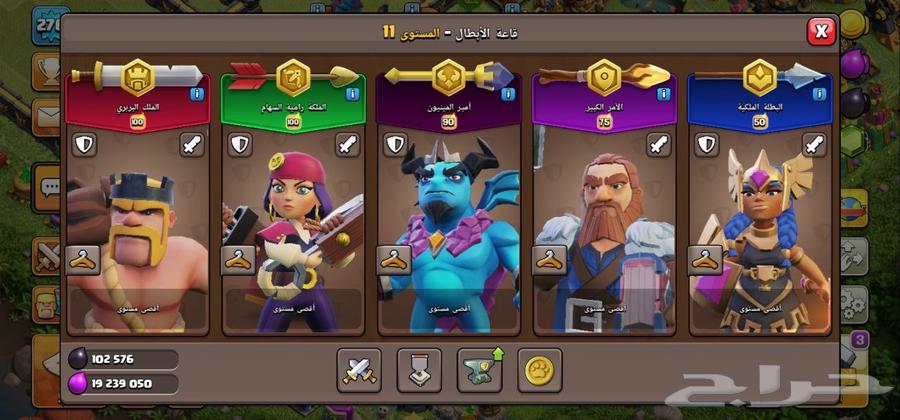Viewport: 900px width, 420px height.
Task: Click the Minion Prince's sword icon
Action: (504, 144)
